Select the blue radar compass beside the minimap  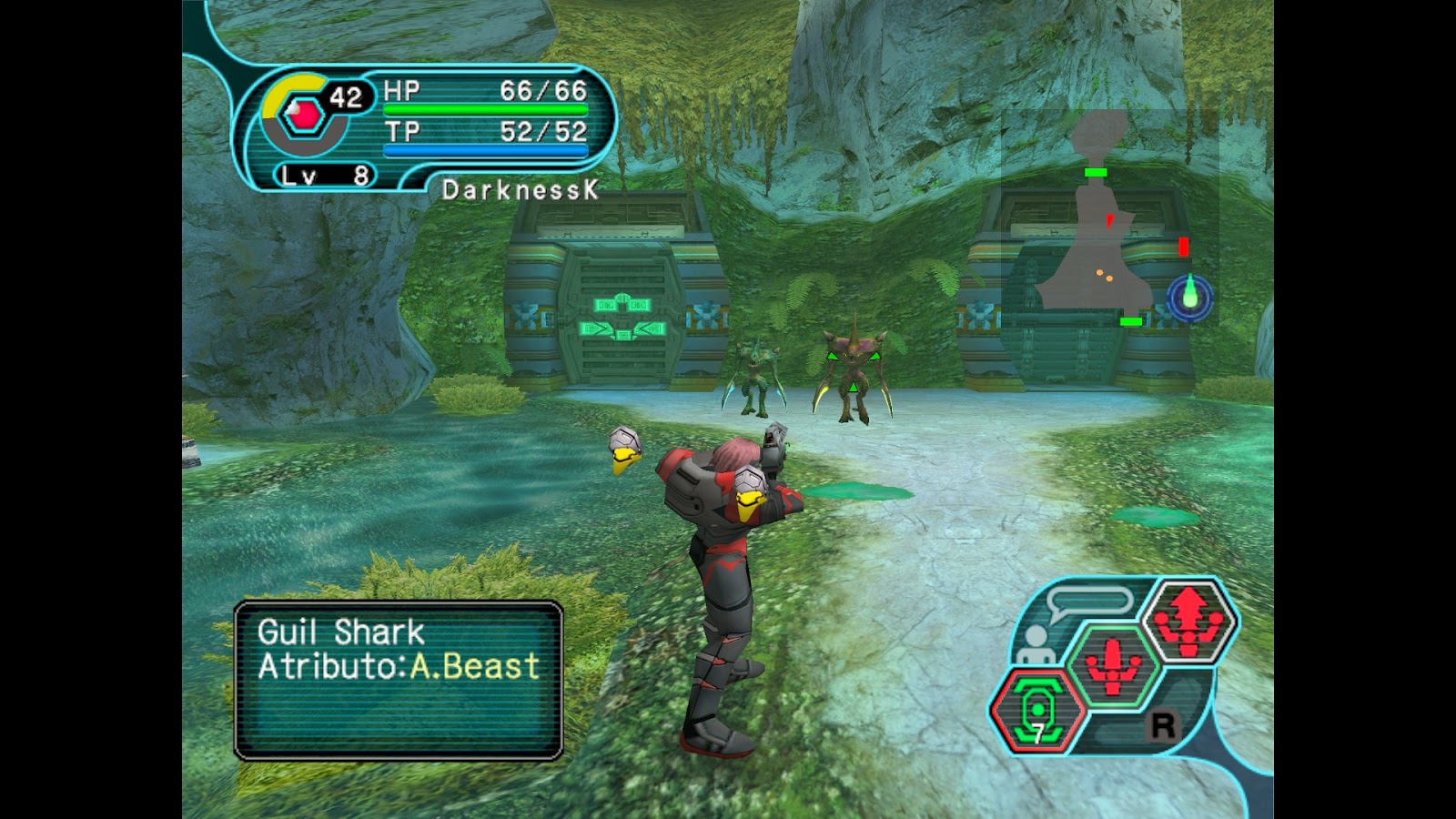1190,297
